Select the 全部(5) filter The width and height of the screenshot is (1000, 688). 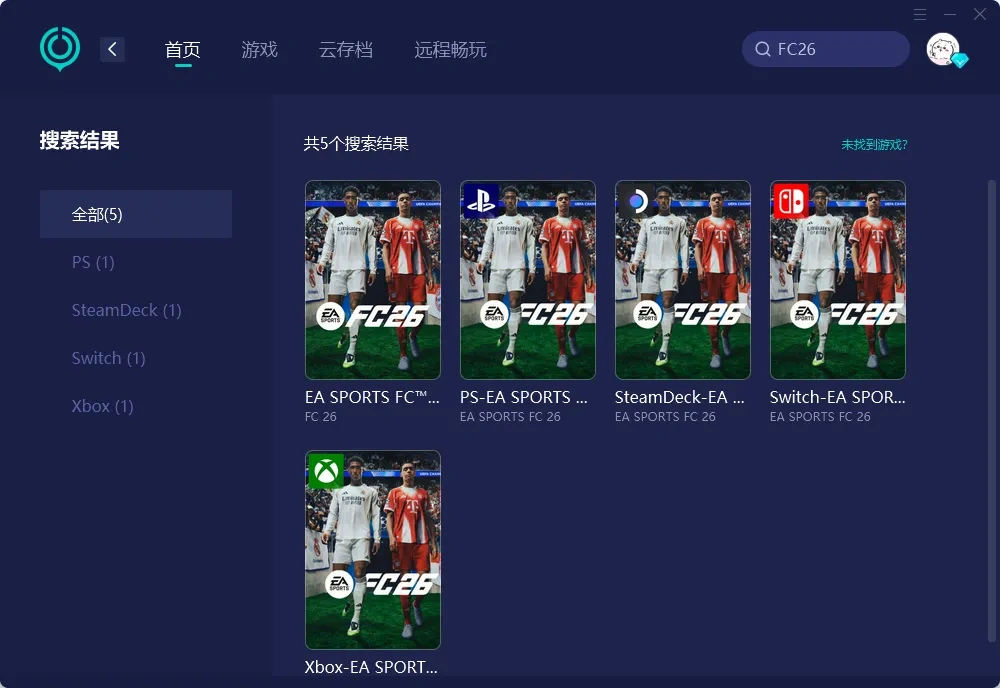click(x=136, y=214)
